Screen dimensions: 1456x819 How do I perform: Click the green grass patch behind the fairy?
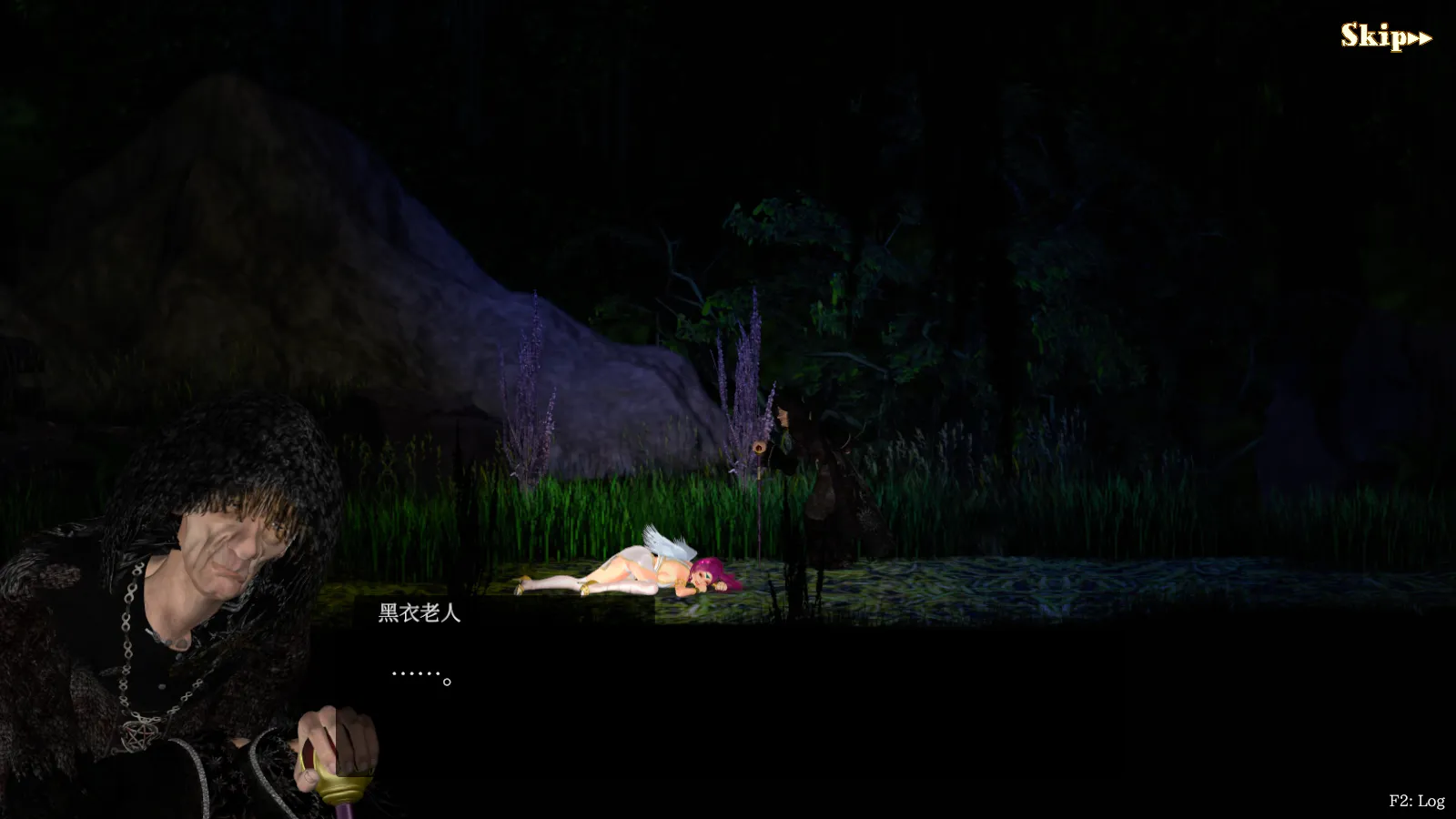coord(564,510)
